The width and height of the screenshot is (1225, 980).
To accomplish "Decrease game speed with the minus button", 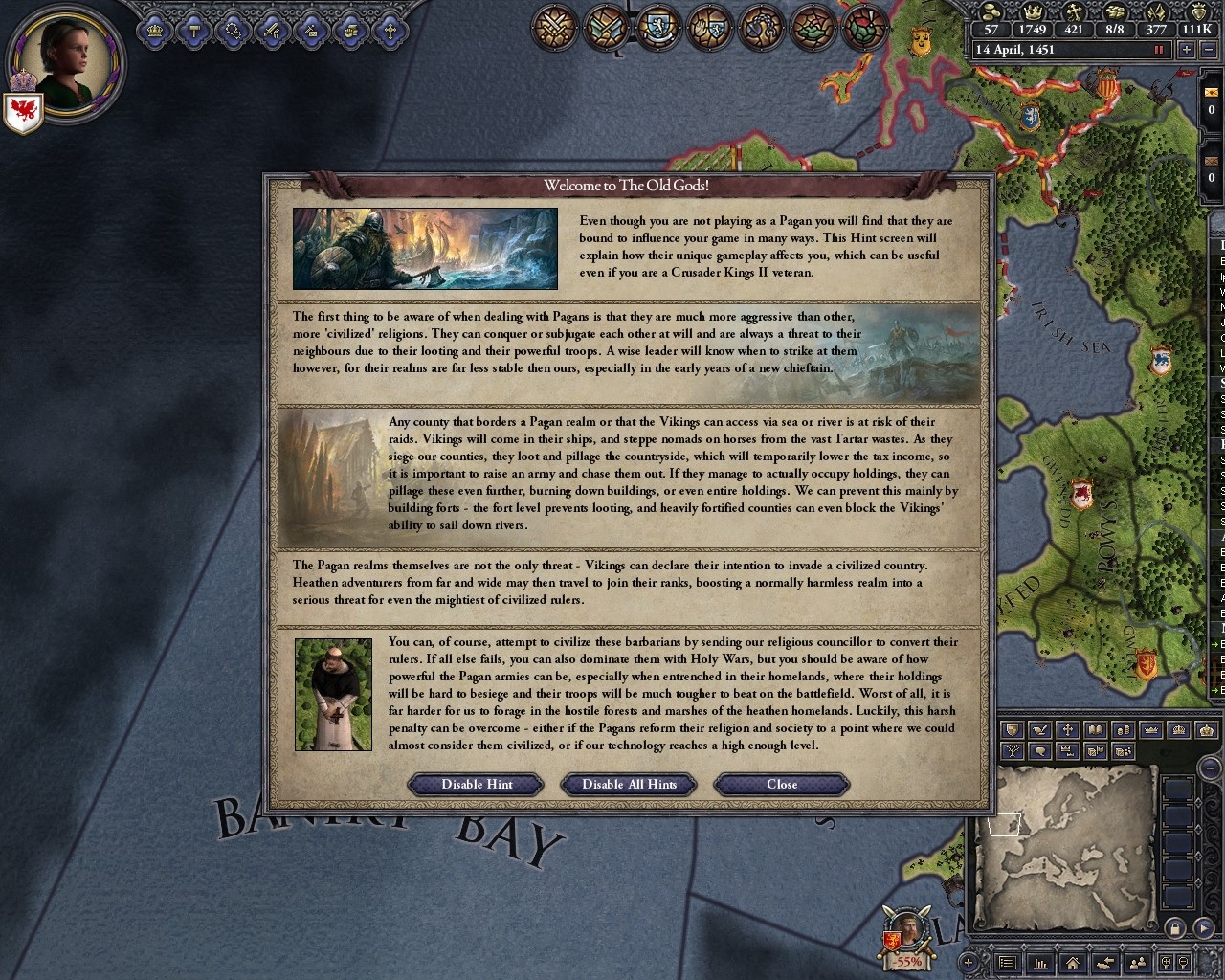I will click(1211, 50).
